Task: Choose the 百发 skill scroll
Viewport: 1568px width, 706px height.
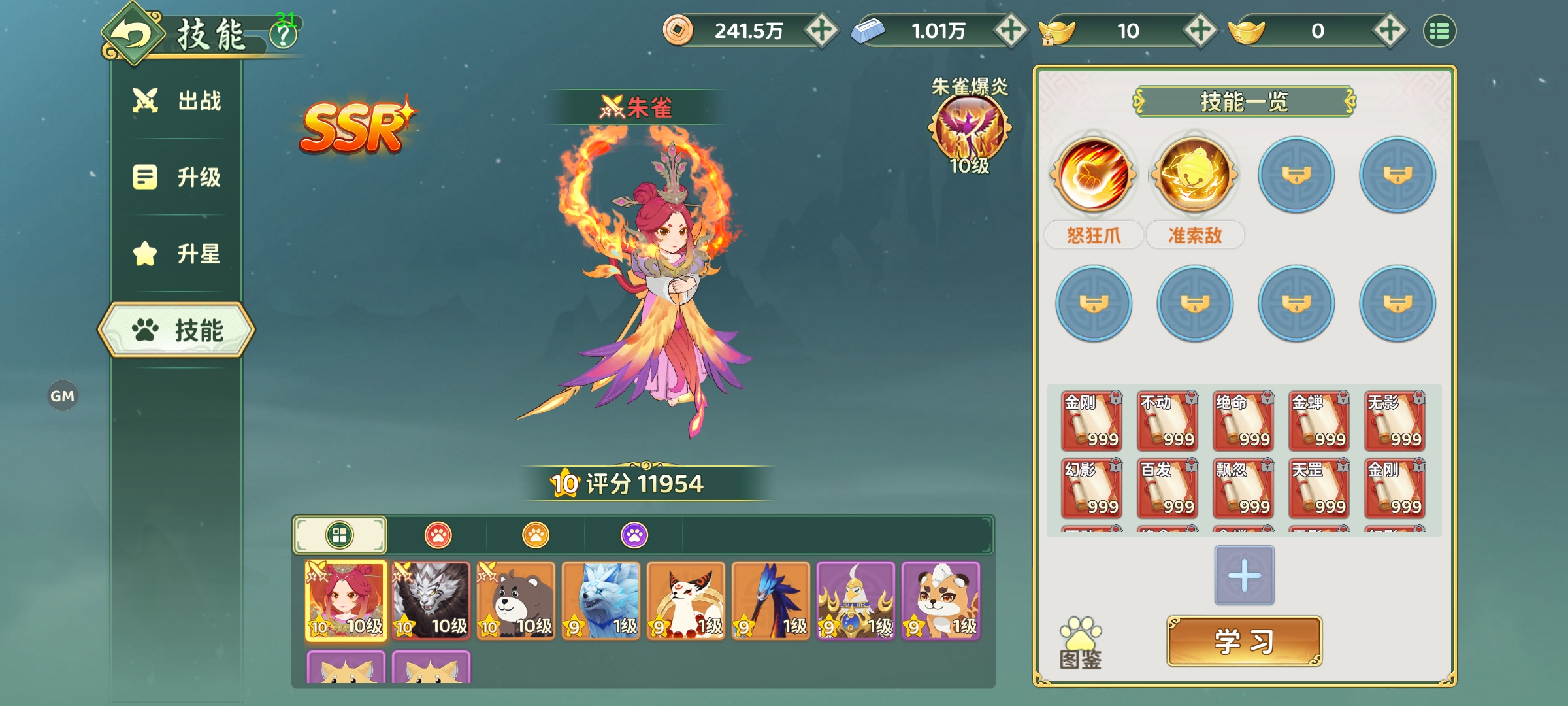Action: pos(1167,489)
